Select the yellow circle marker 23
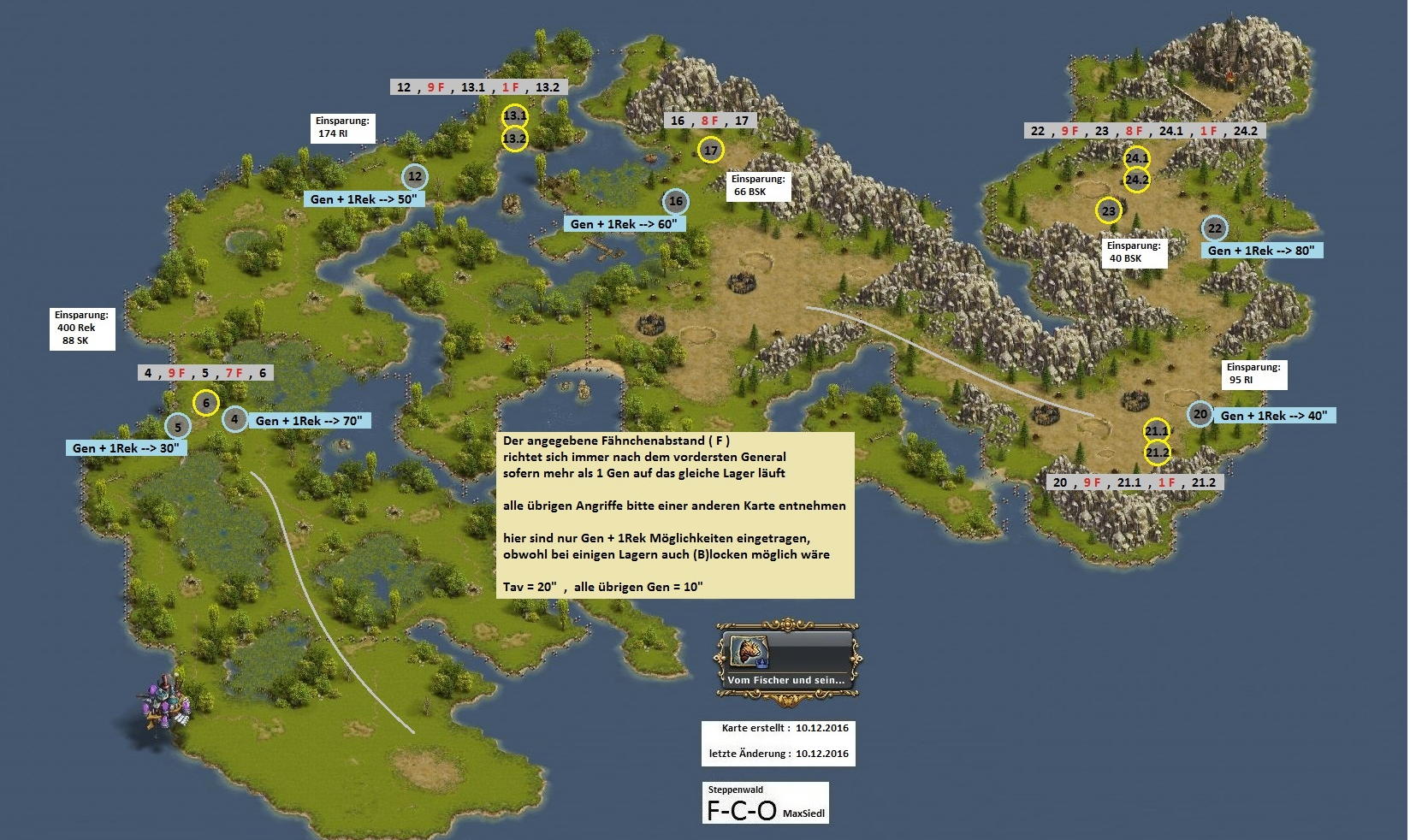The height and width of the screenshot is (840, 1416). (1109, 210)
